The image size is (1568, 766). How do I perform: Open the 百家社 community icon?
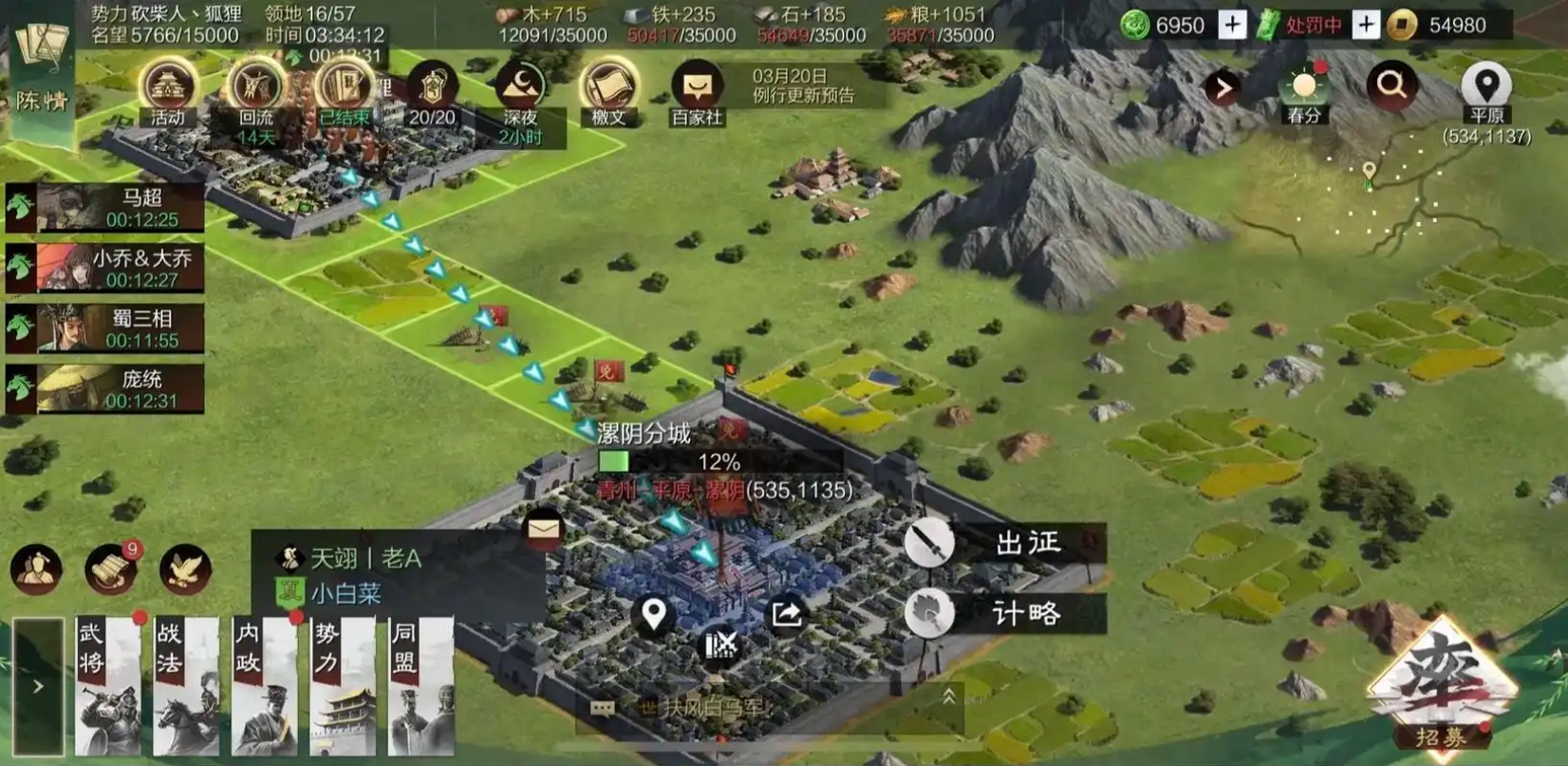(x=698, y=94)
